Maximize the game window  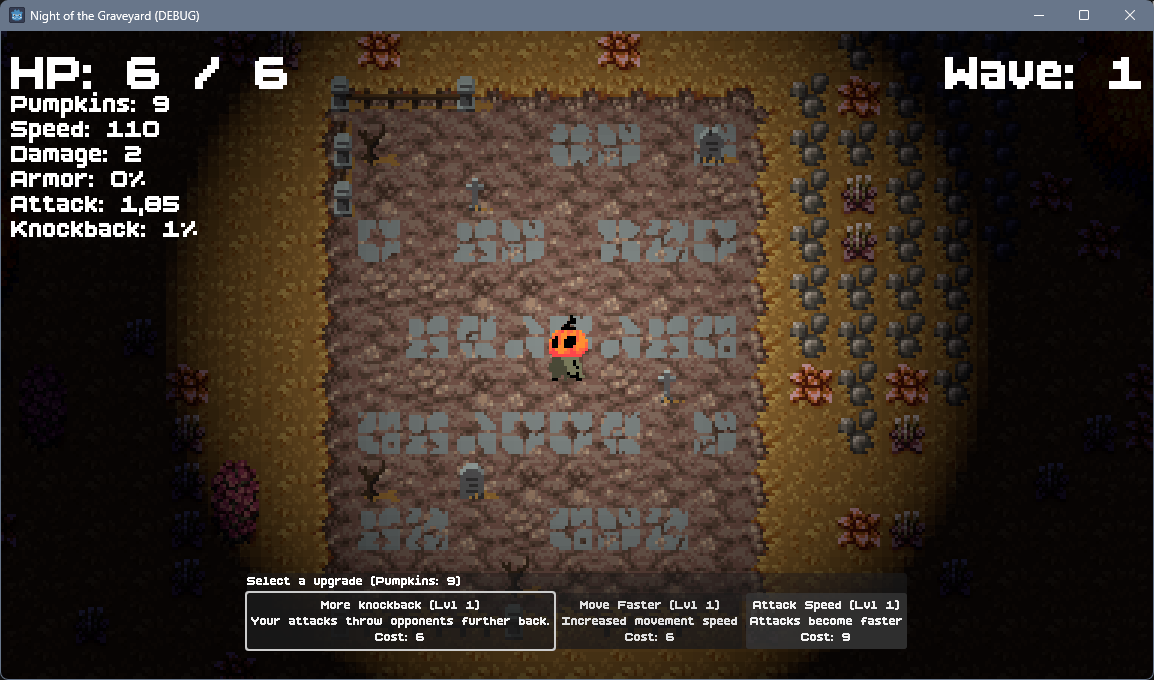coord(1084,15)
